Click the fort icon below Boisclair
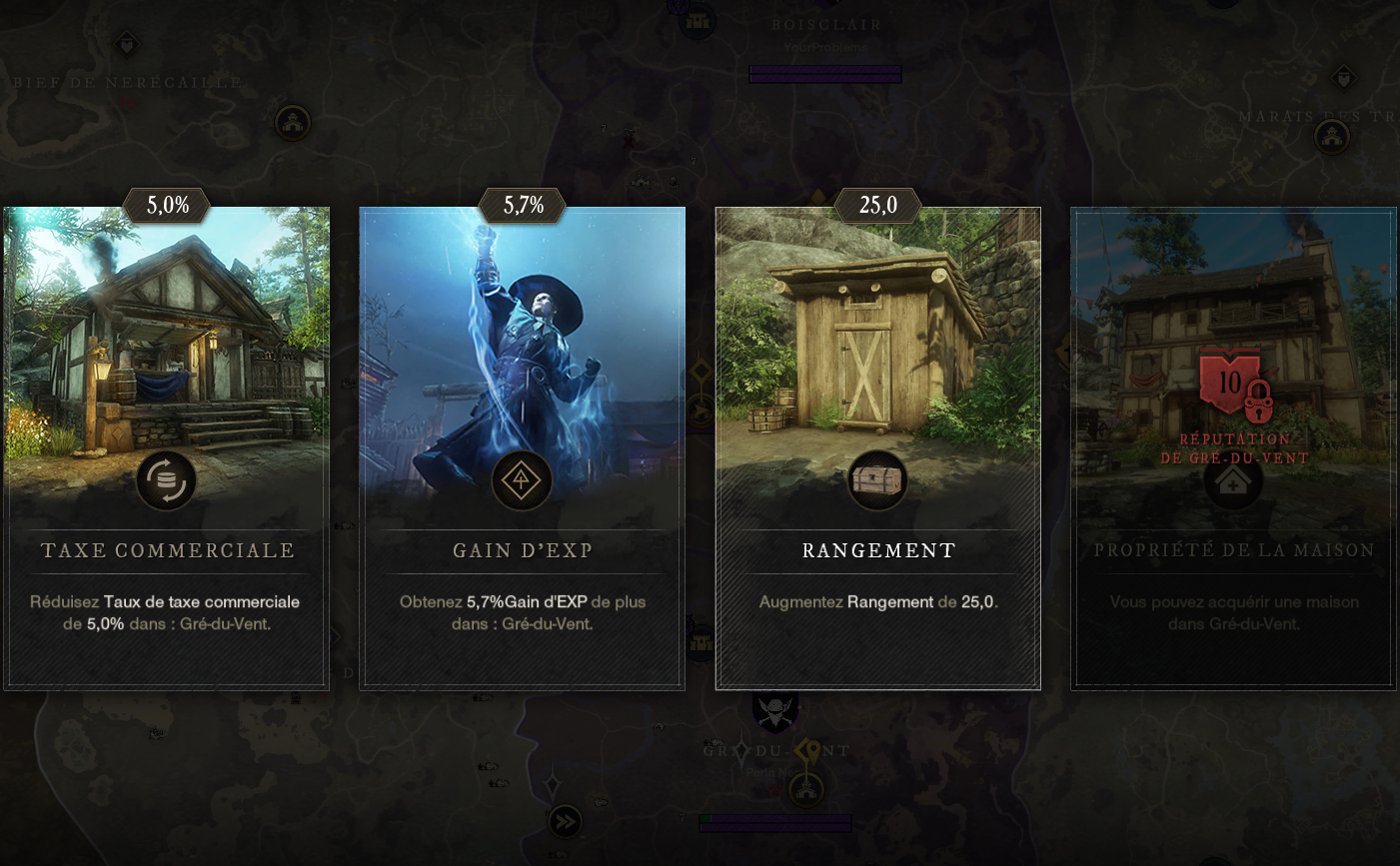This screenshot has width=1400, height=866. (696, 20)
